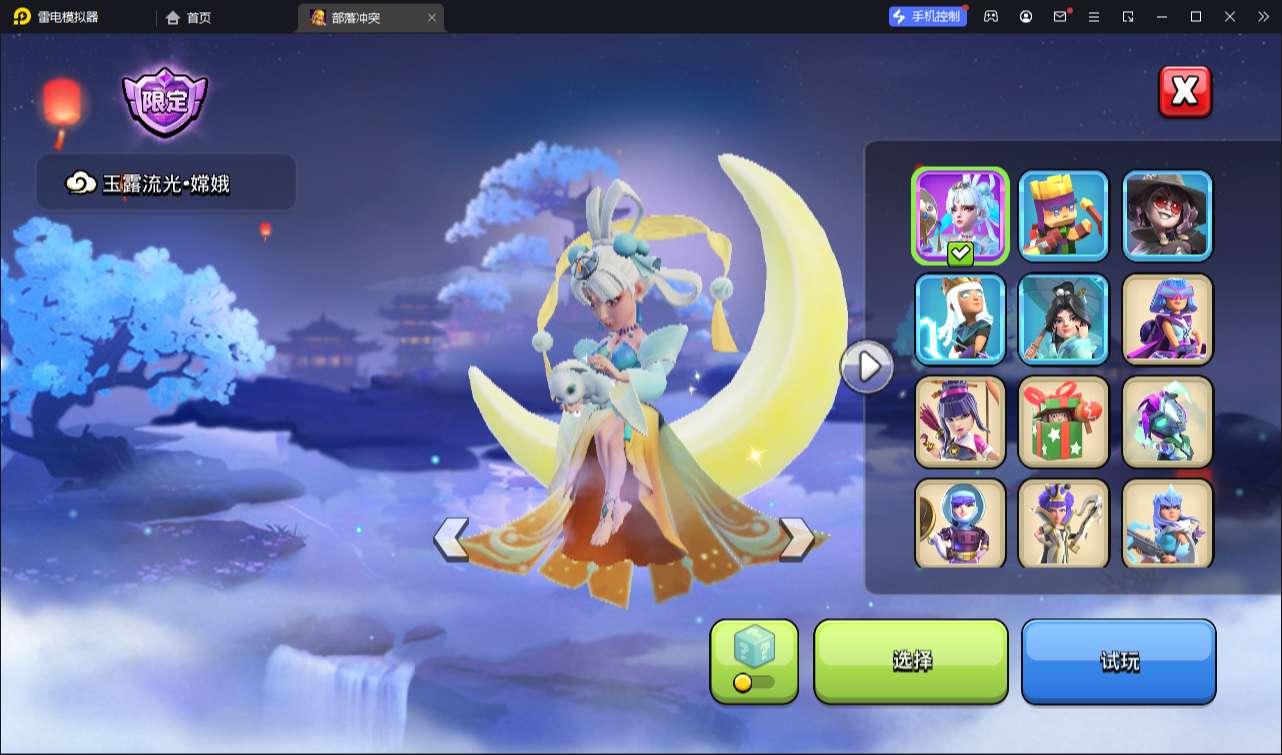The height and width of the screenshot is (755, 1282).
Task: Select the Chang'e rabbit-ear skin thumbnail
Action: [960, 214]
